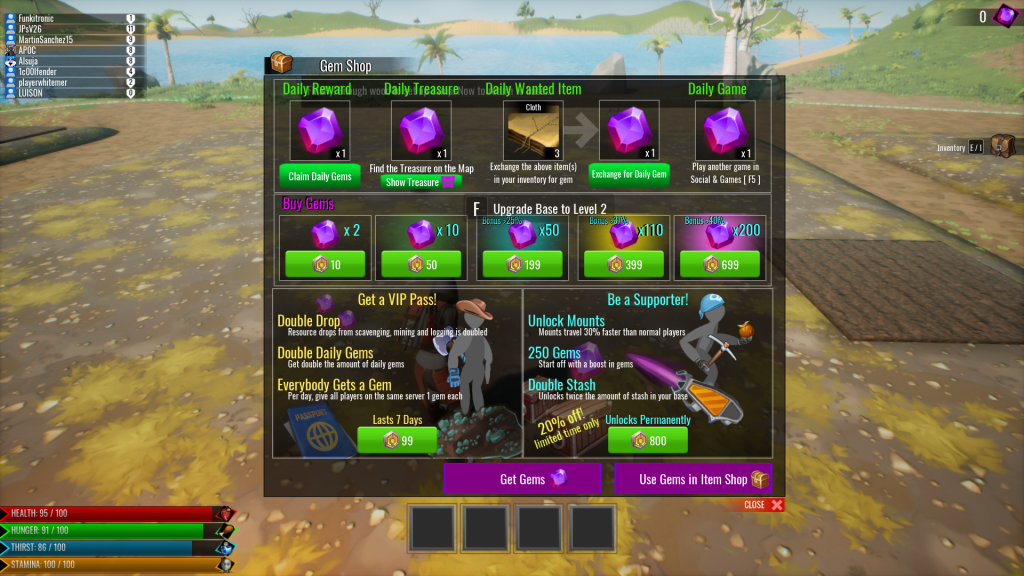Viewport: 1024px width, 576px height.
Task: Use Gems in Item Shop
Action: 693,479
